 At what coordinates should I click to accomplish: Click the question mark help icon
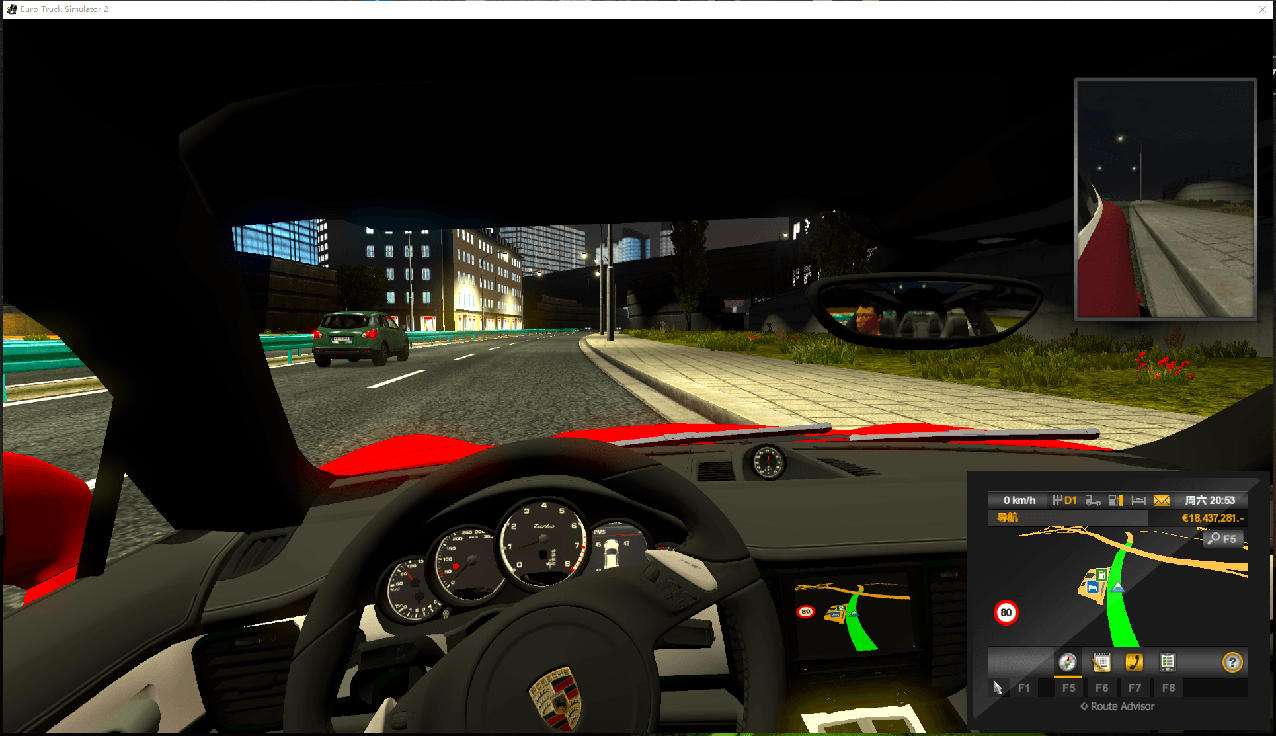[1232, 662]
